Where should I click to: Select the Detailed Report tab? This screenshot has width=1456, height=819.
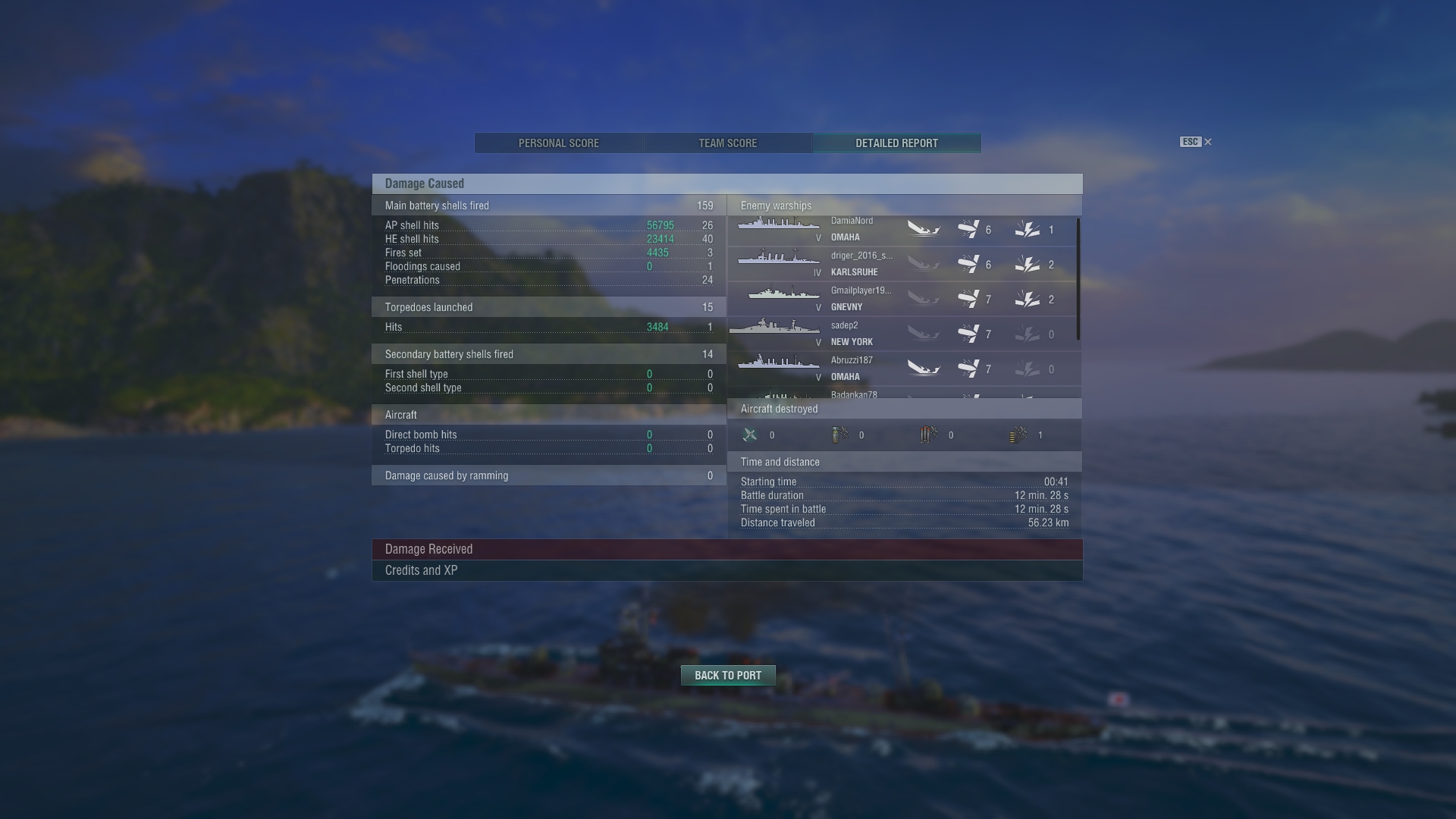click(896, 143)
